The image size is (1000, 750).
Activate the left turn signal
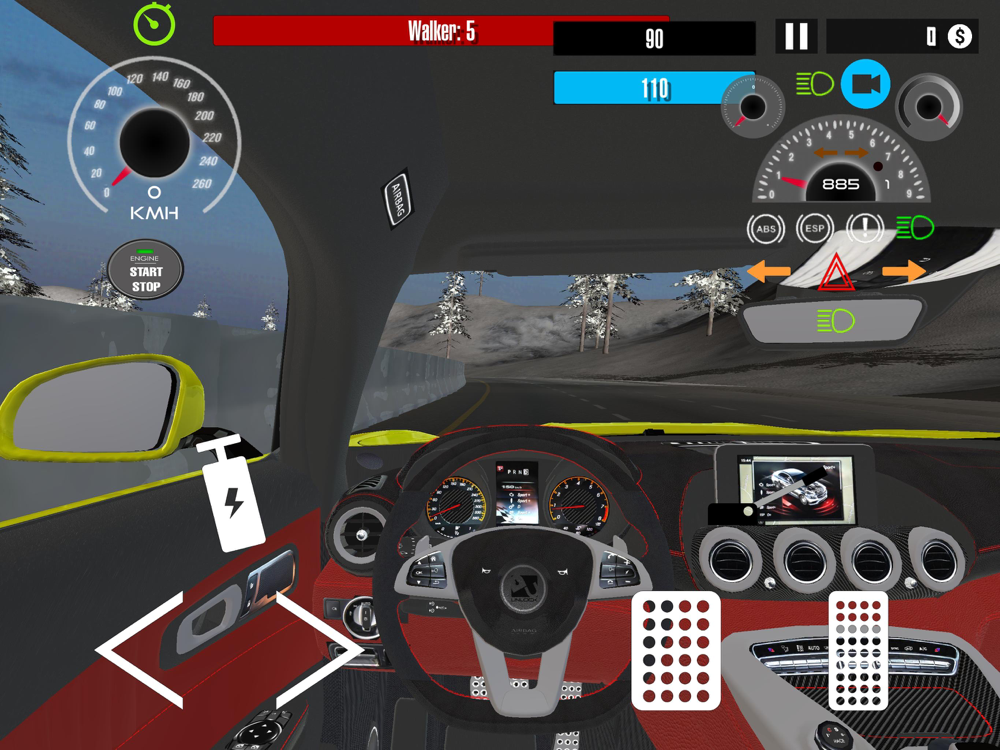pyautogui.click(x=768, y=271)
